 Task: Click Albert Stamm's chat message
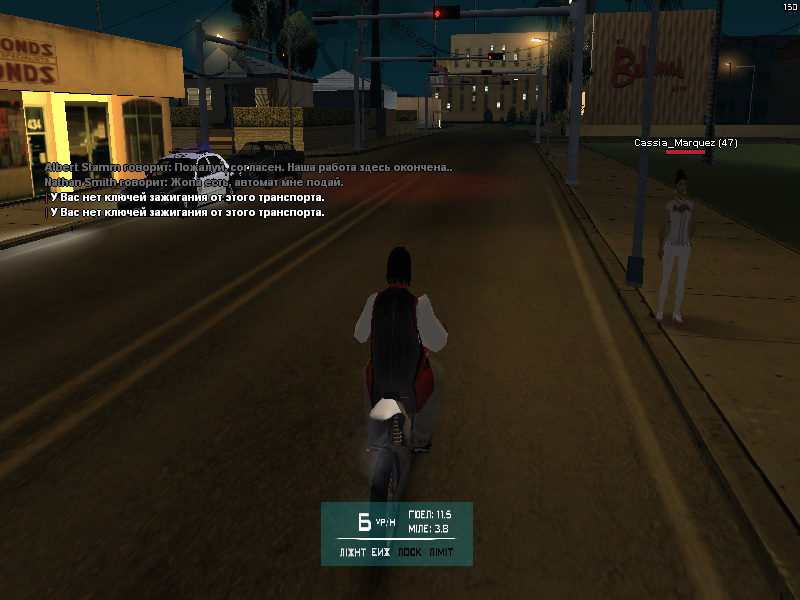pos(248,169)
